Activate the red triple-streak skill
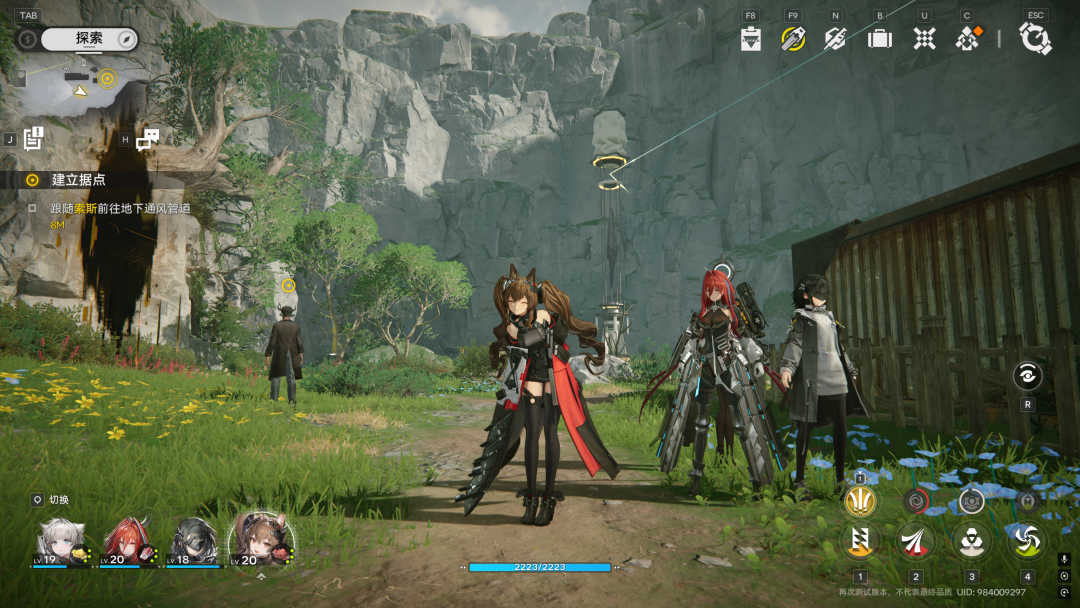Image resolution: width=1080 pixels, height=608 pixels. pyautogui.click(x=915, y=540)
